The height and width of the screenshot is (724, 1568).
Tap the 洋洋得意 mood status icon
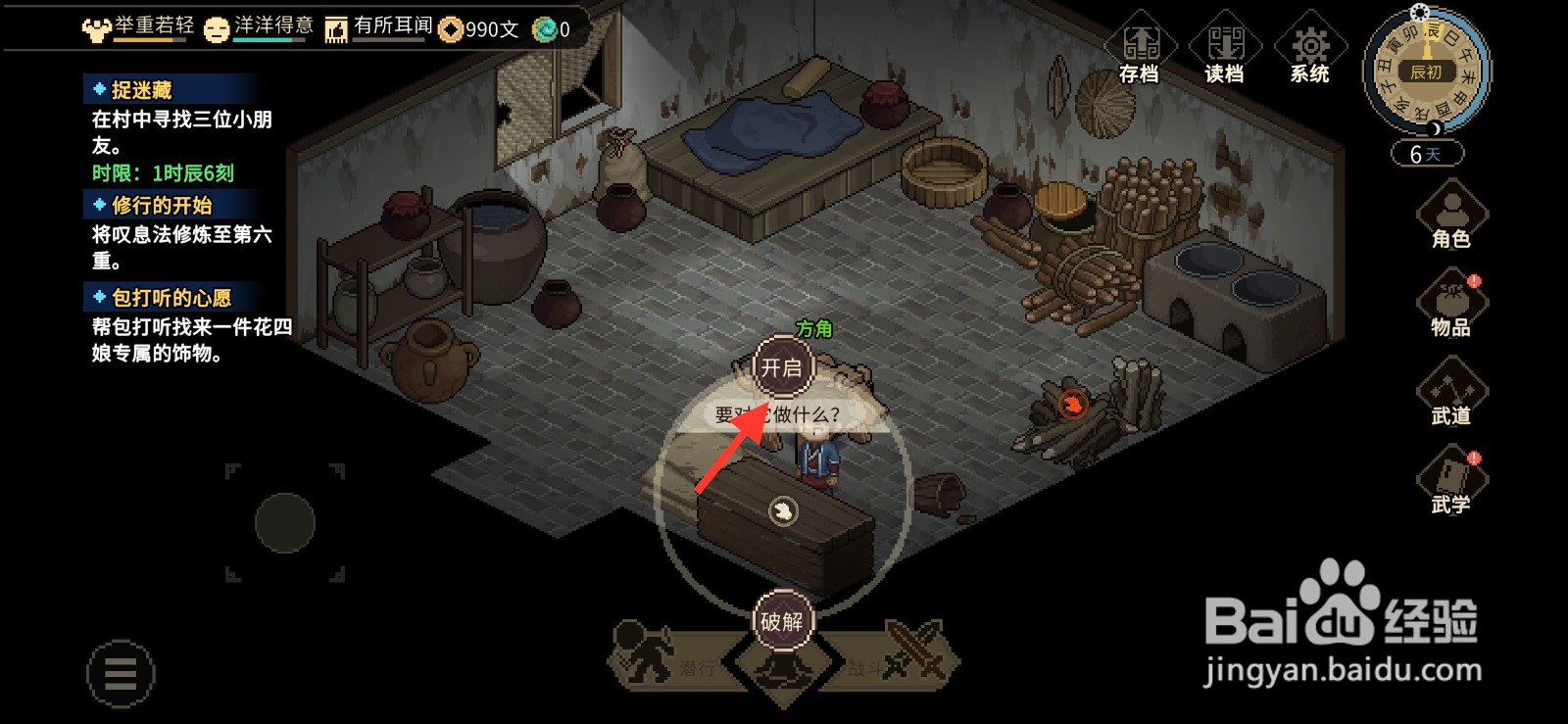pyautogui.click(x=217, y=28)
